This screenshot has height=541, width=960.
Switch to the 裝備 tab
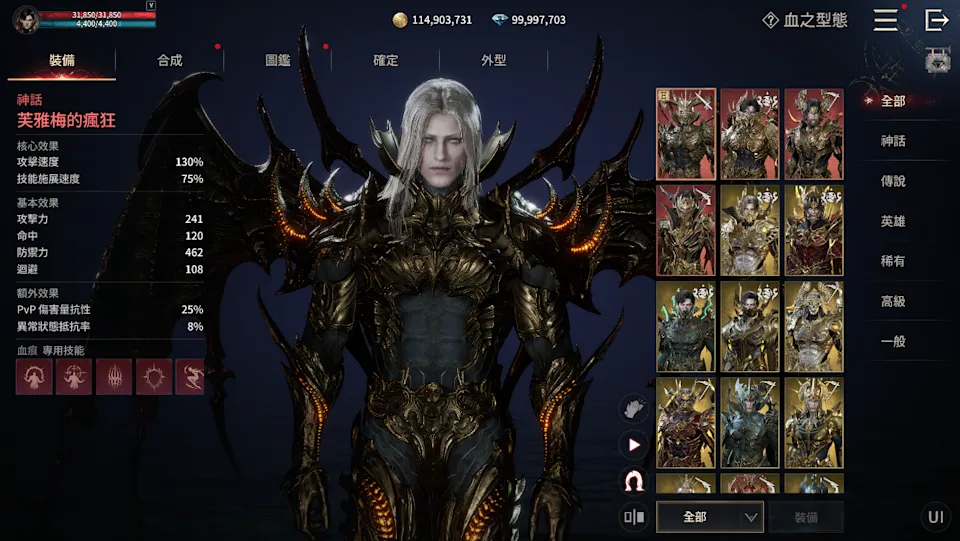pos(62,60)
